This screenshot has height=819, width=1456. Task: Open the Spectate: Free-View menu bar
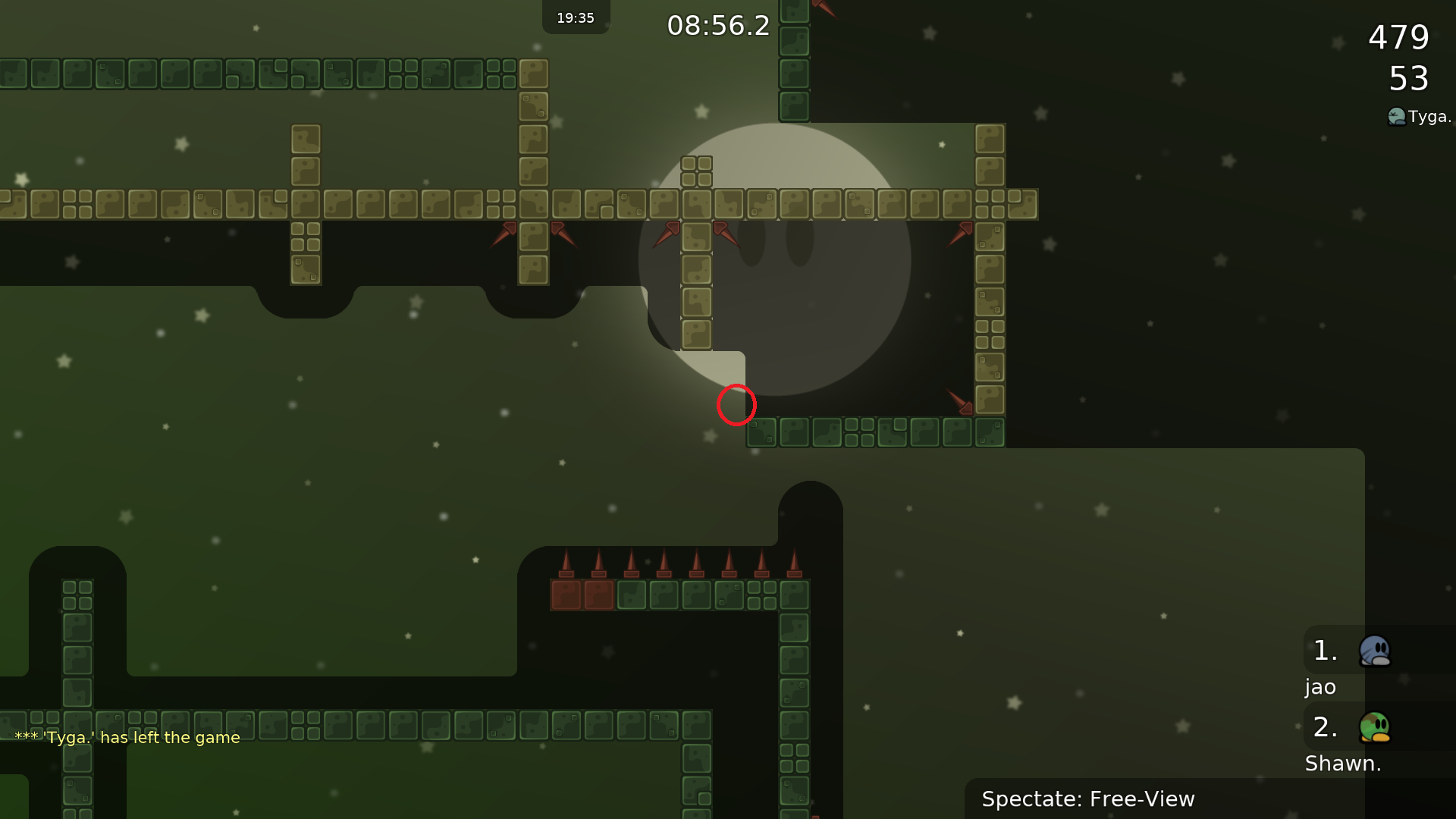click(1087, 799)
